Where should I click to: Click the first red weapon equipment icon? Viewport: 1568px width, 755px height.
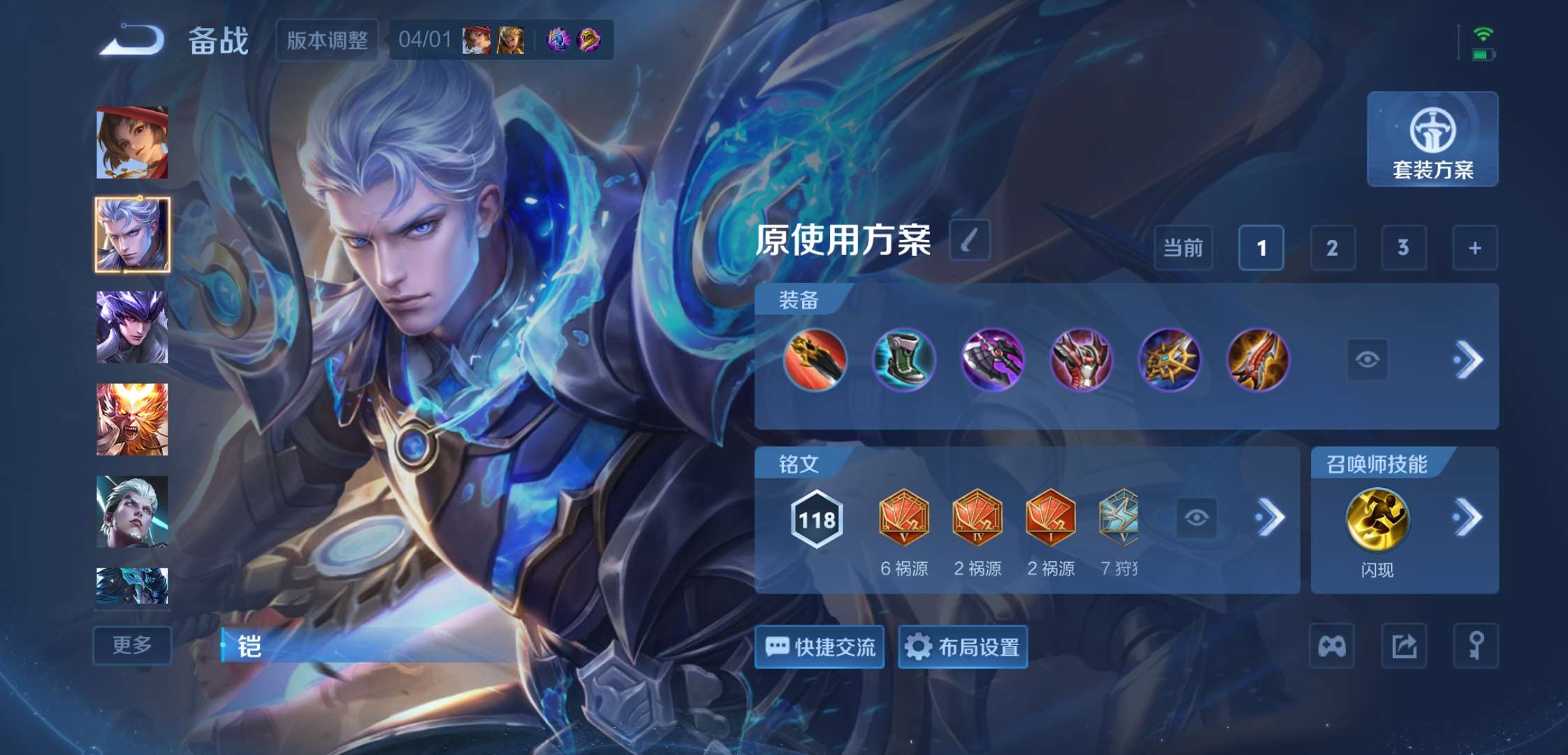[816, 359]
